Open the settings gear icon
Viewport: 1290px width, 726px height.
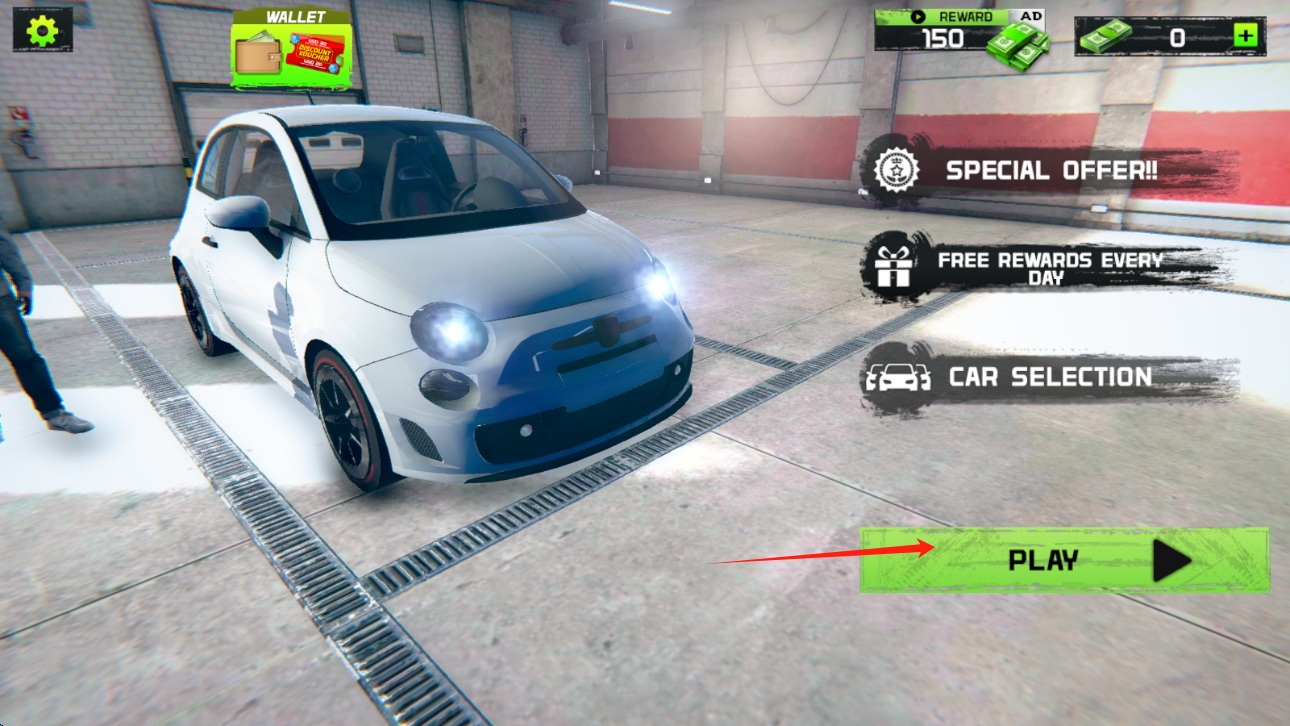tap(42, 30)
